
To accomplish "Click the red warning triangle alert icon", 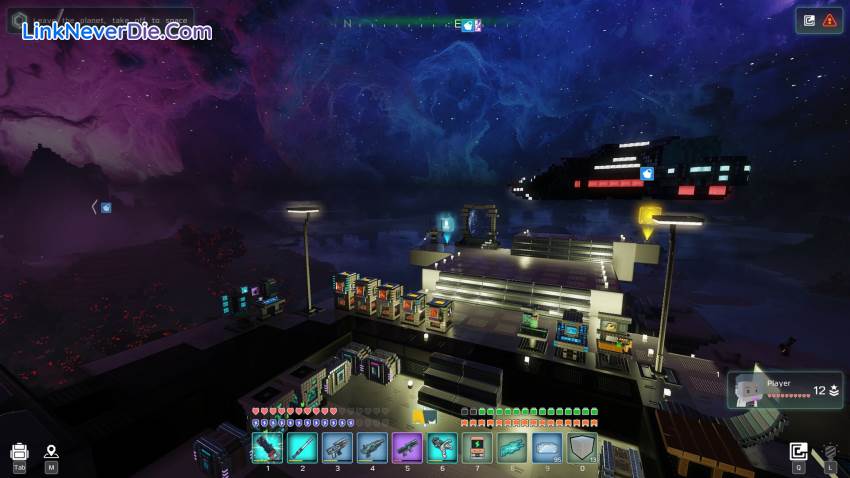I will [830, 20].
